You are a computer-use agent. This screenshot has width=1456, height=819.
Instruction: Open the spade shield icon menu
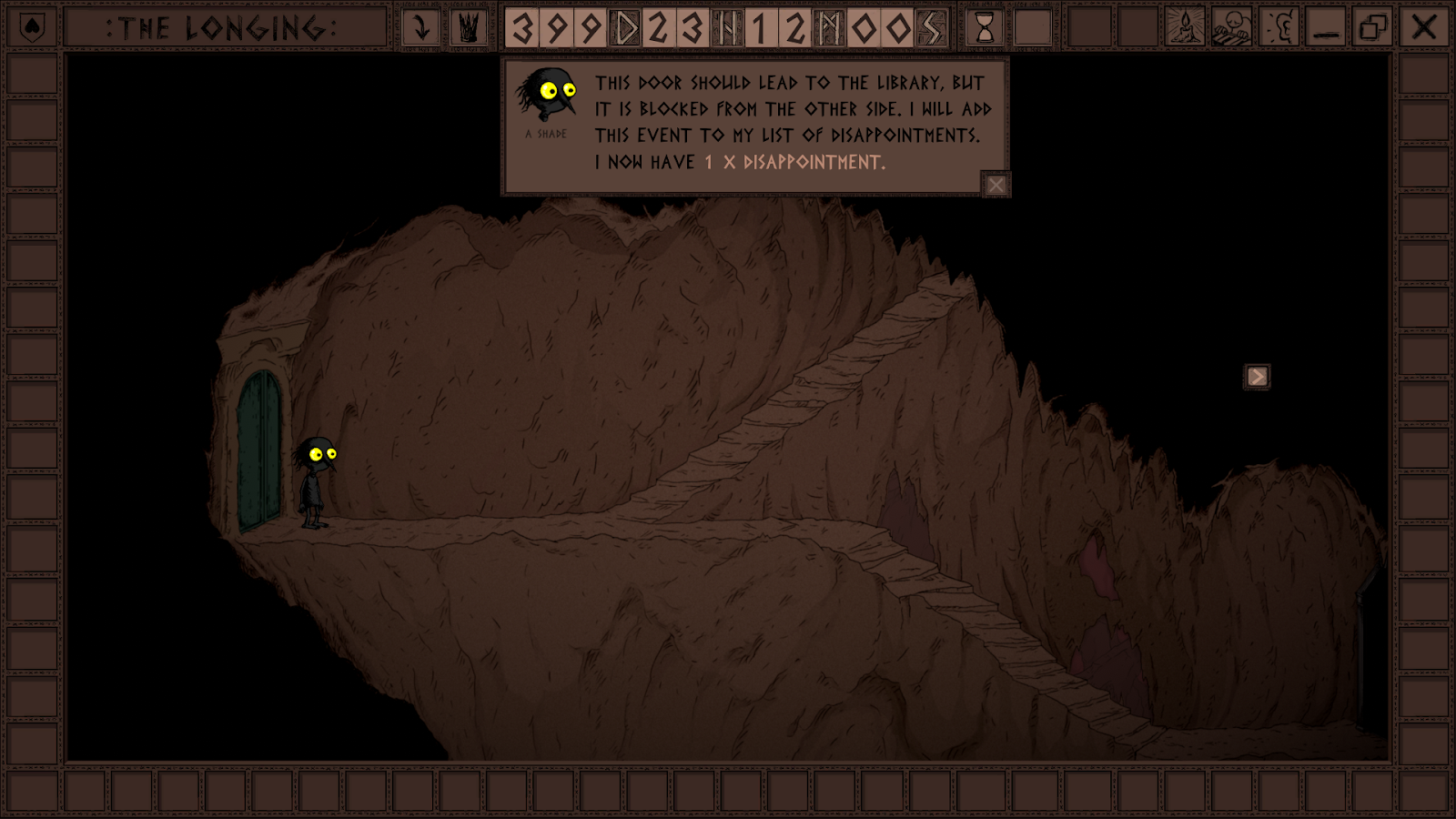(32, 28)
